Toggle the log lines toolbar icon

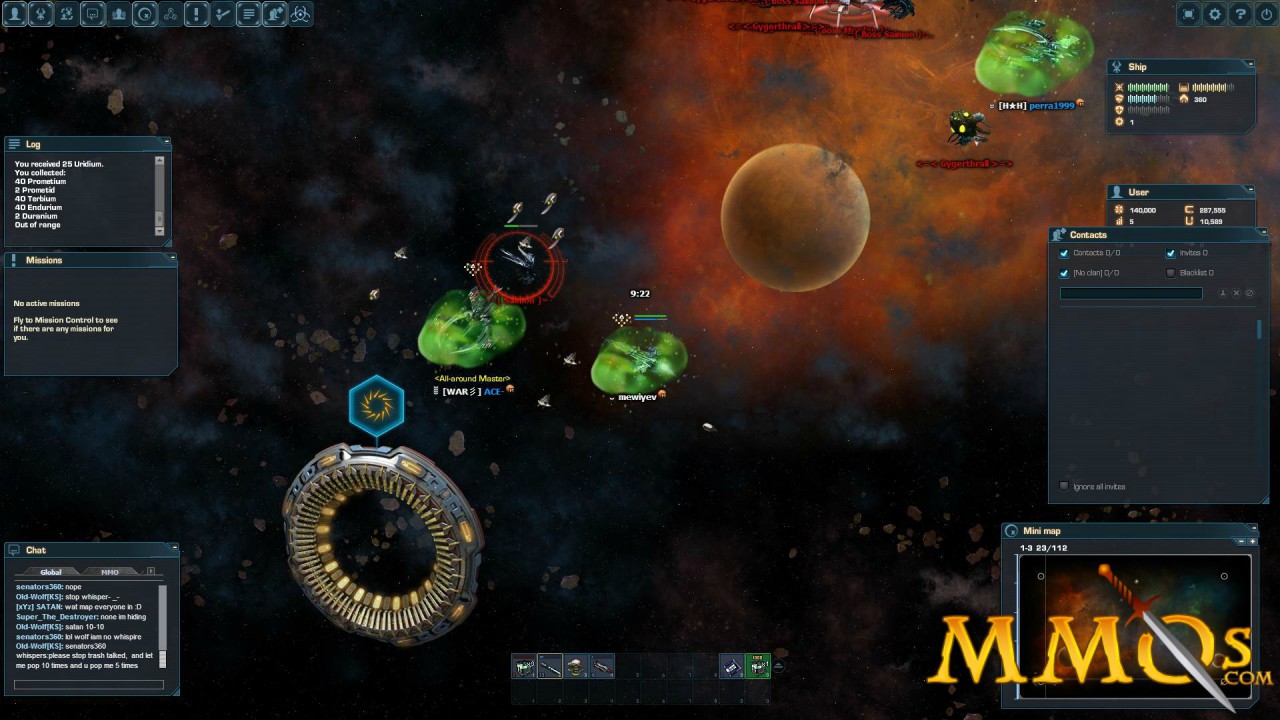249,14
